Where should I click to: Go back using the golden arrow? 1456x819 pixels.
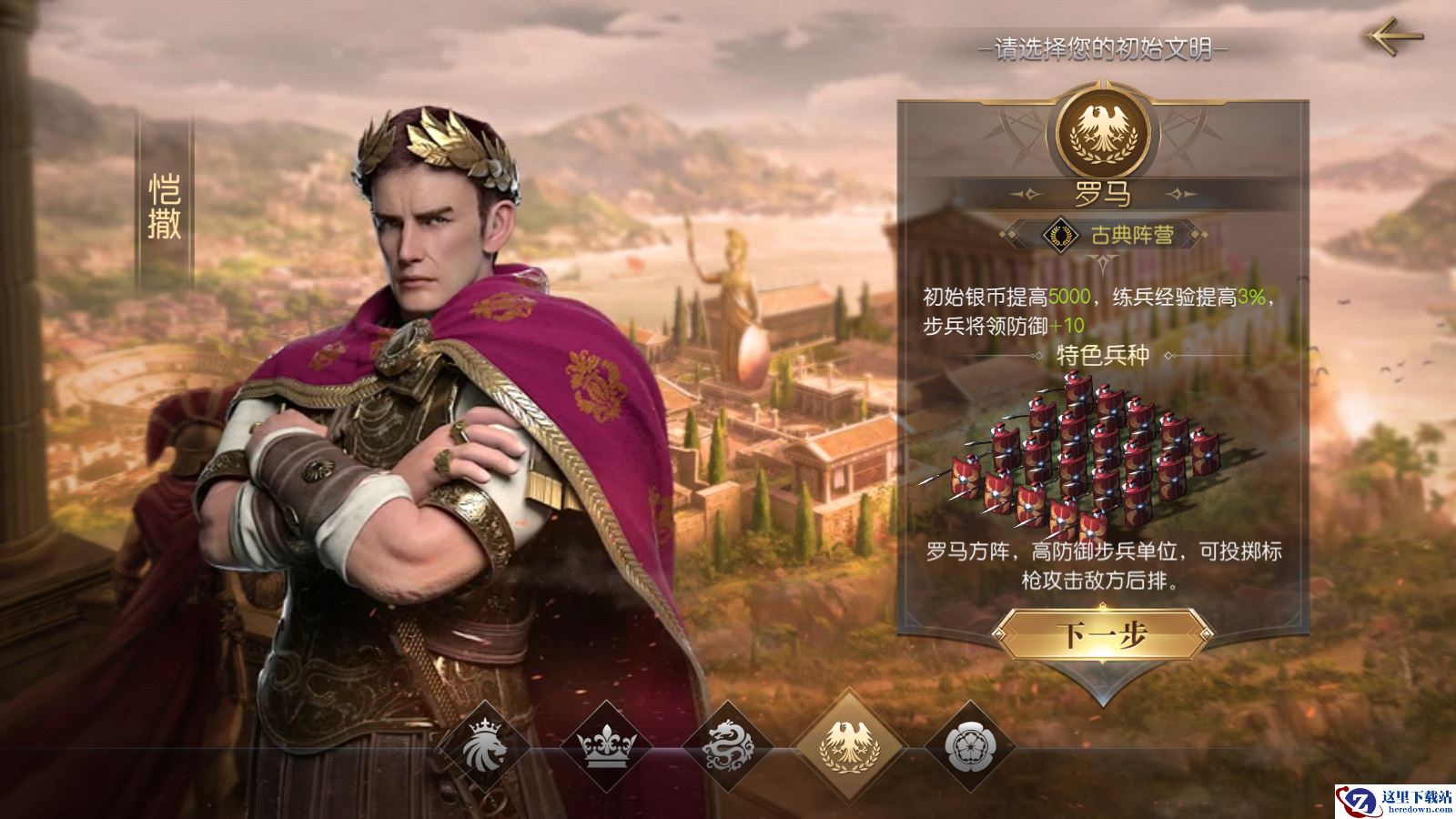pyautogui.click(x=1393, y=36)
